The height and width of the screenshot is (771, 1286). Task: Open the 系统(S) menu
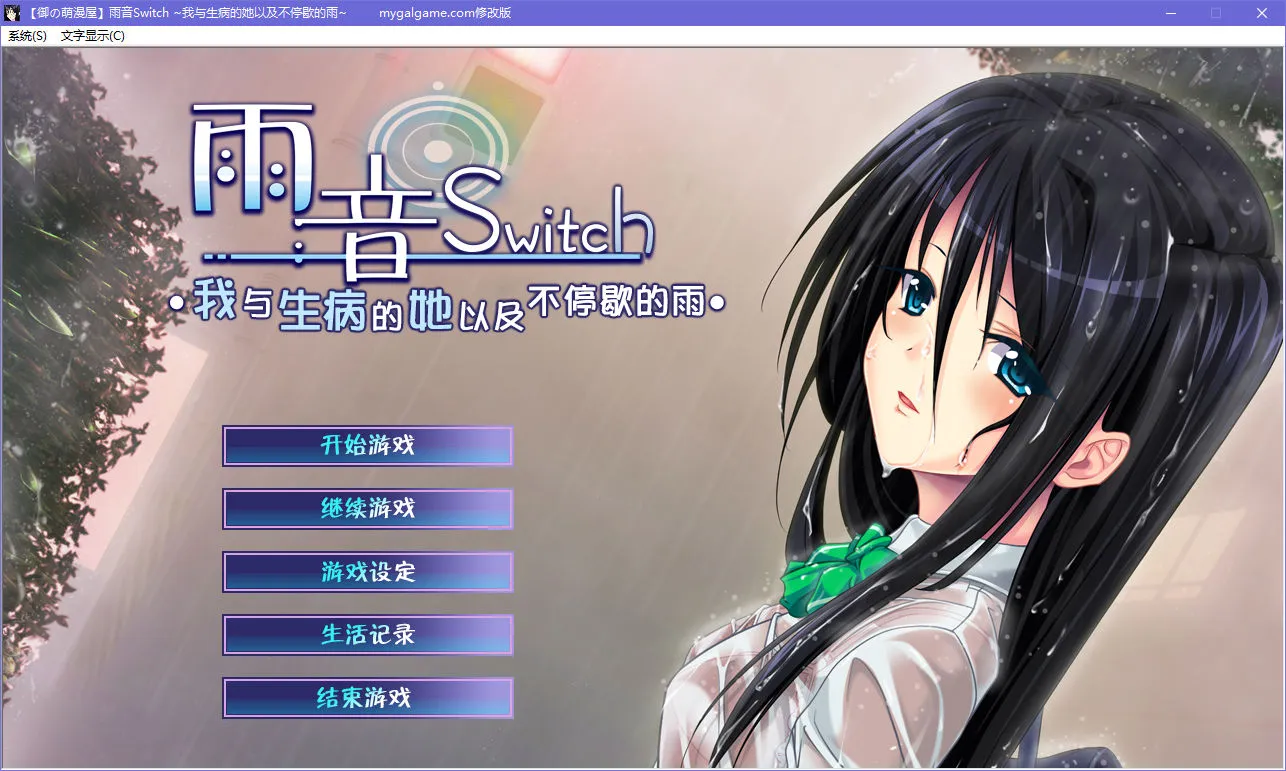click(x=27, y=35)
